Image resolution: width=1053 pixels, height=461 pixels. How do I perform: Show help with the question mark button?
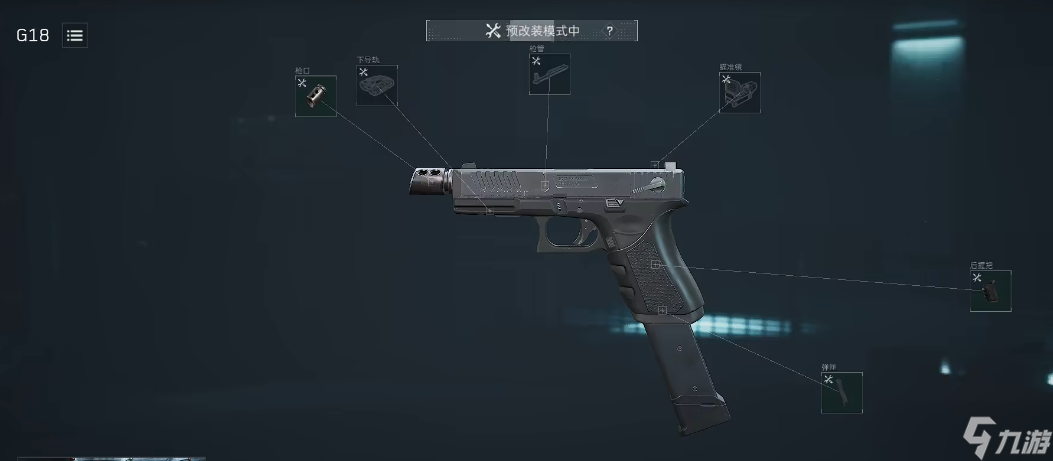609,31
